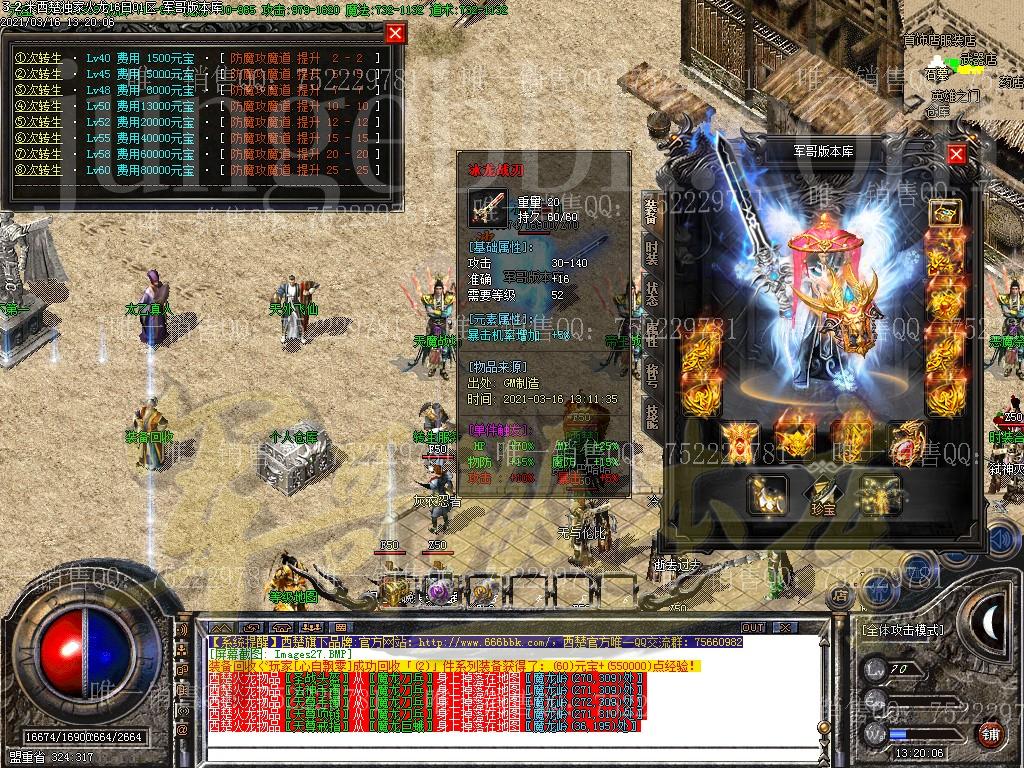Open the 店 store round button

[841, 596]
